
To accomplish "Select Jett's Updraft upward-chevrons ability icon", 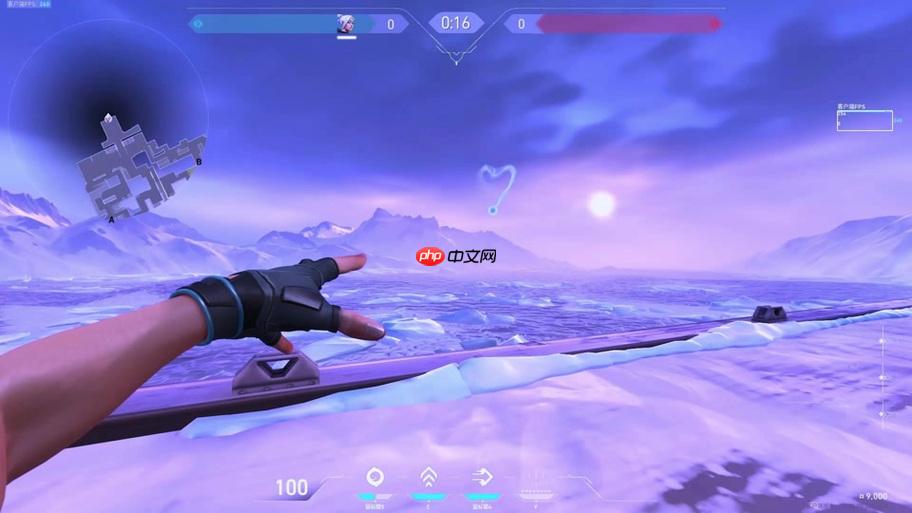I will tap(428, 477).
